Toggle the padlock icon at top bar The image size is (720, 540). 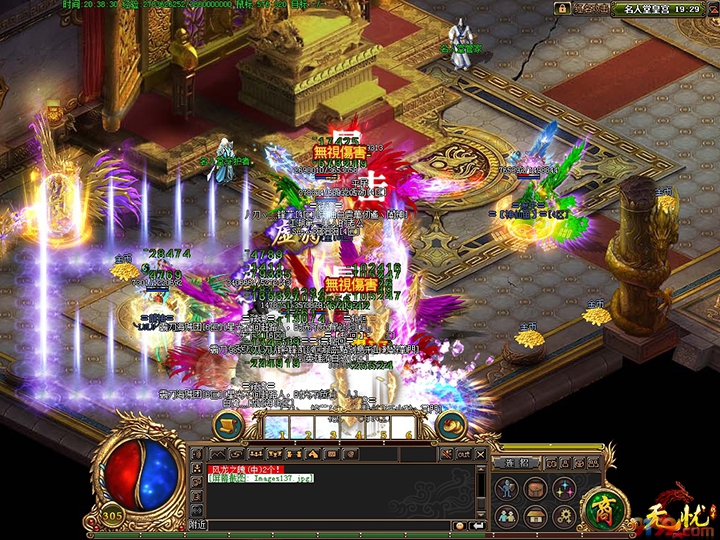pos(563,8)
